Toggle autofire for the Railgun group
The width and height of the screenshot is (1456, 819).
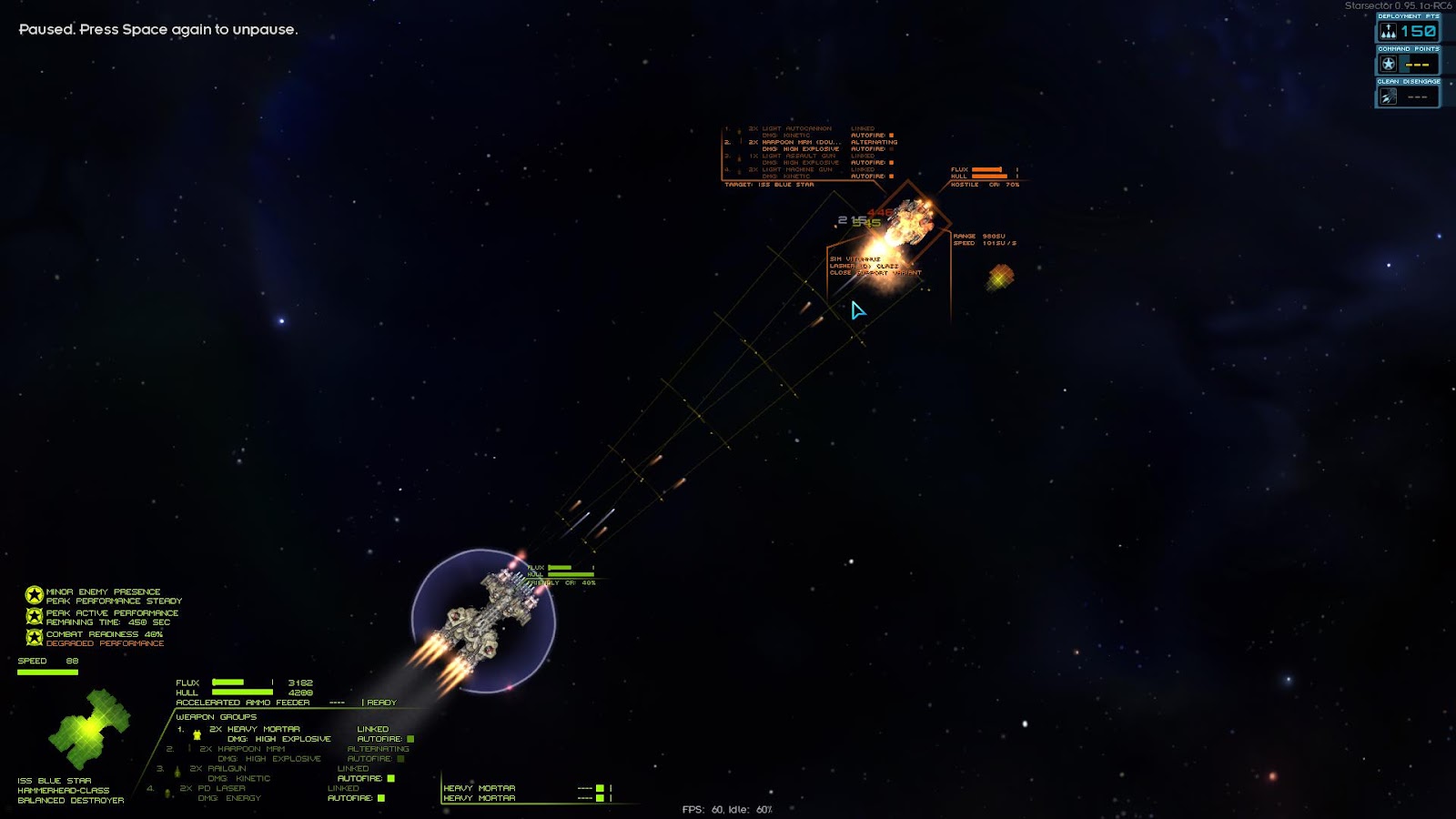[391, 778]
